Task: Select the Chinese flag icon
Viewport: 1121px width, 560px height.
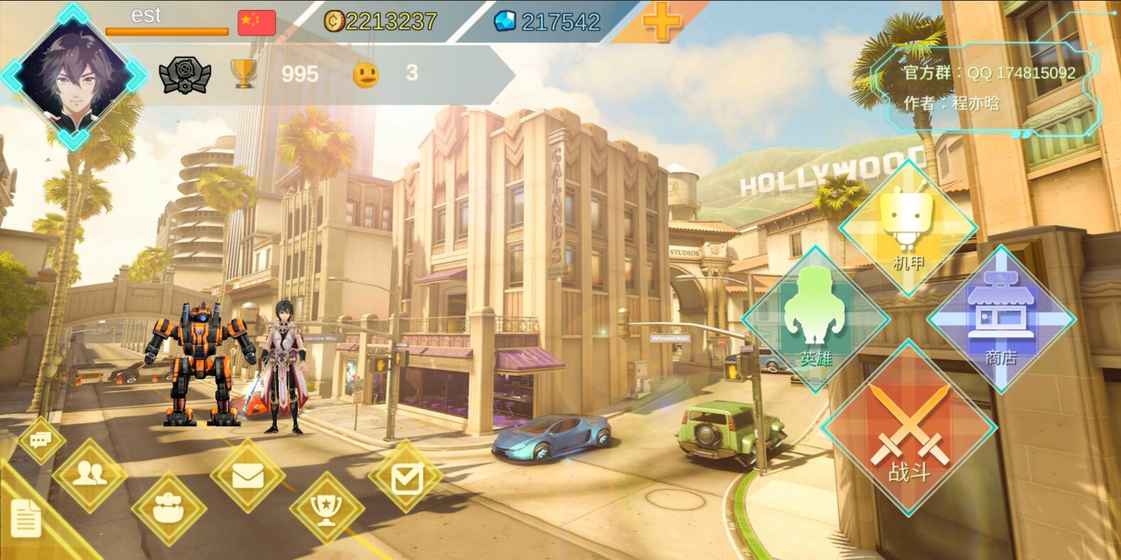Action: click(x=256, y=22)
